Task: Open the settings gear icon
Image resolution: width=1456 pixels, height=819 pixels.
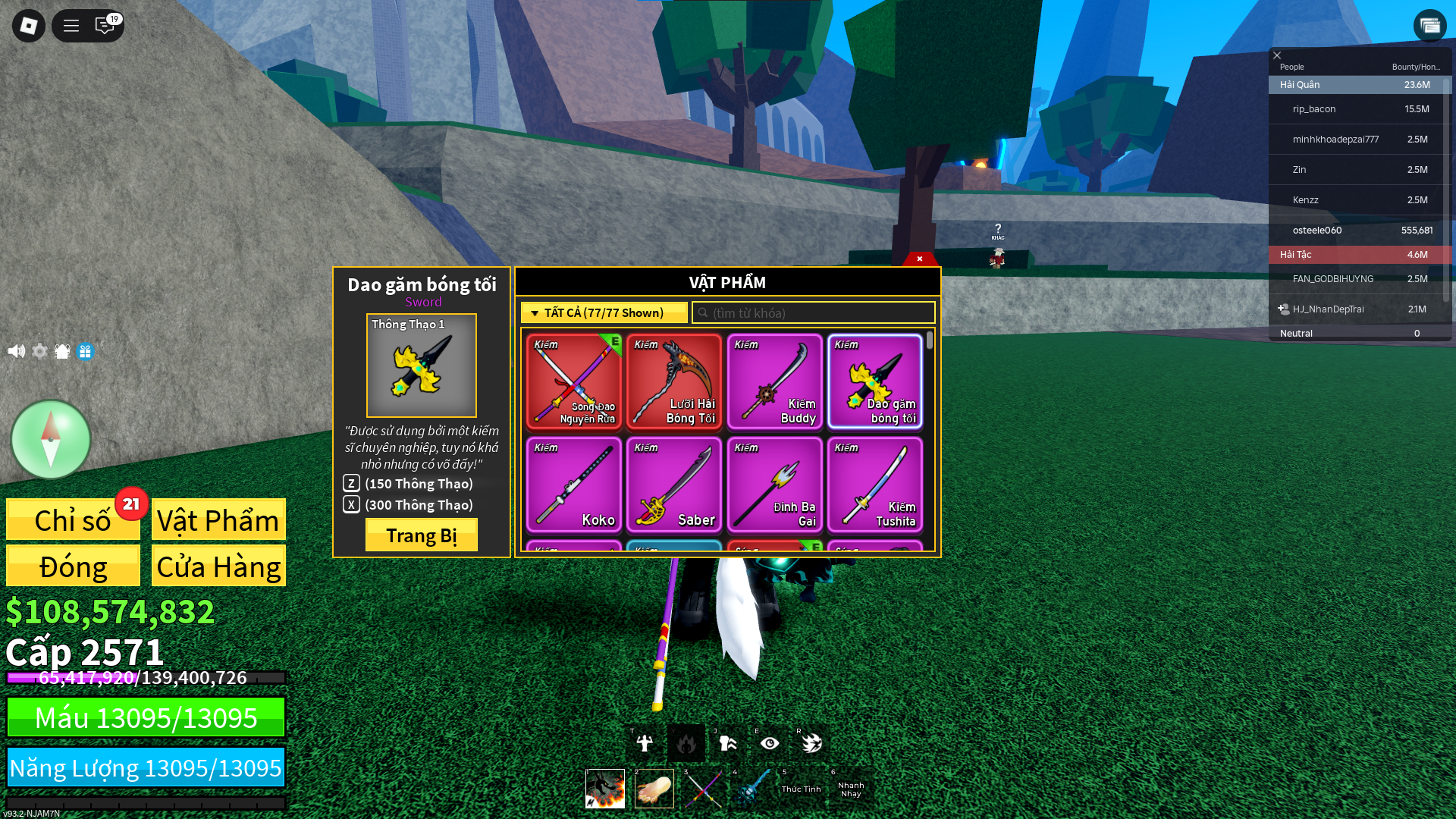Action: click(x=39, y=351)
